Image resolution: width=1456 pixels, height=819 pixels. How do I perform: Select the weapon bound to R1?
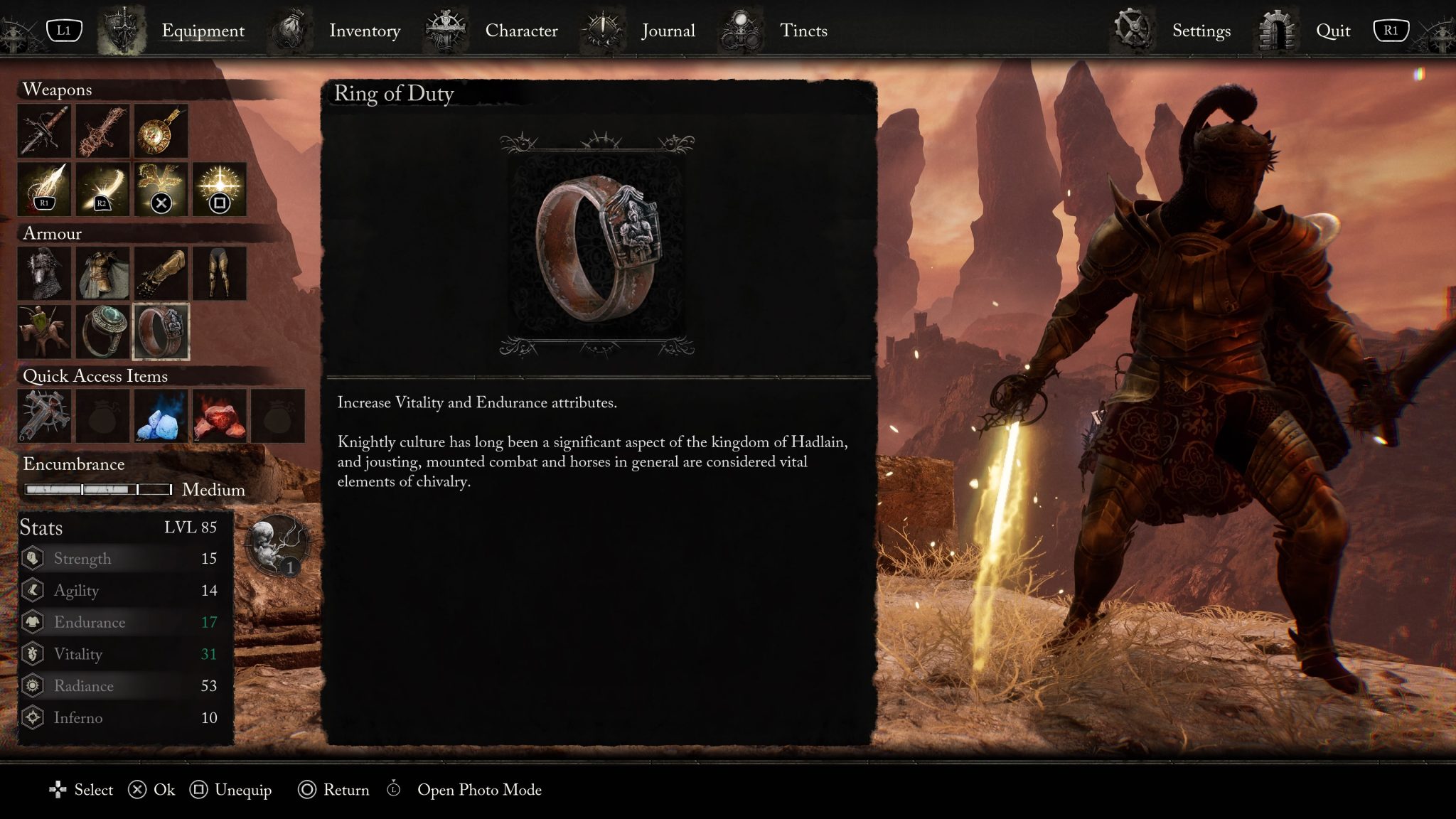click(43, 189)
